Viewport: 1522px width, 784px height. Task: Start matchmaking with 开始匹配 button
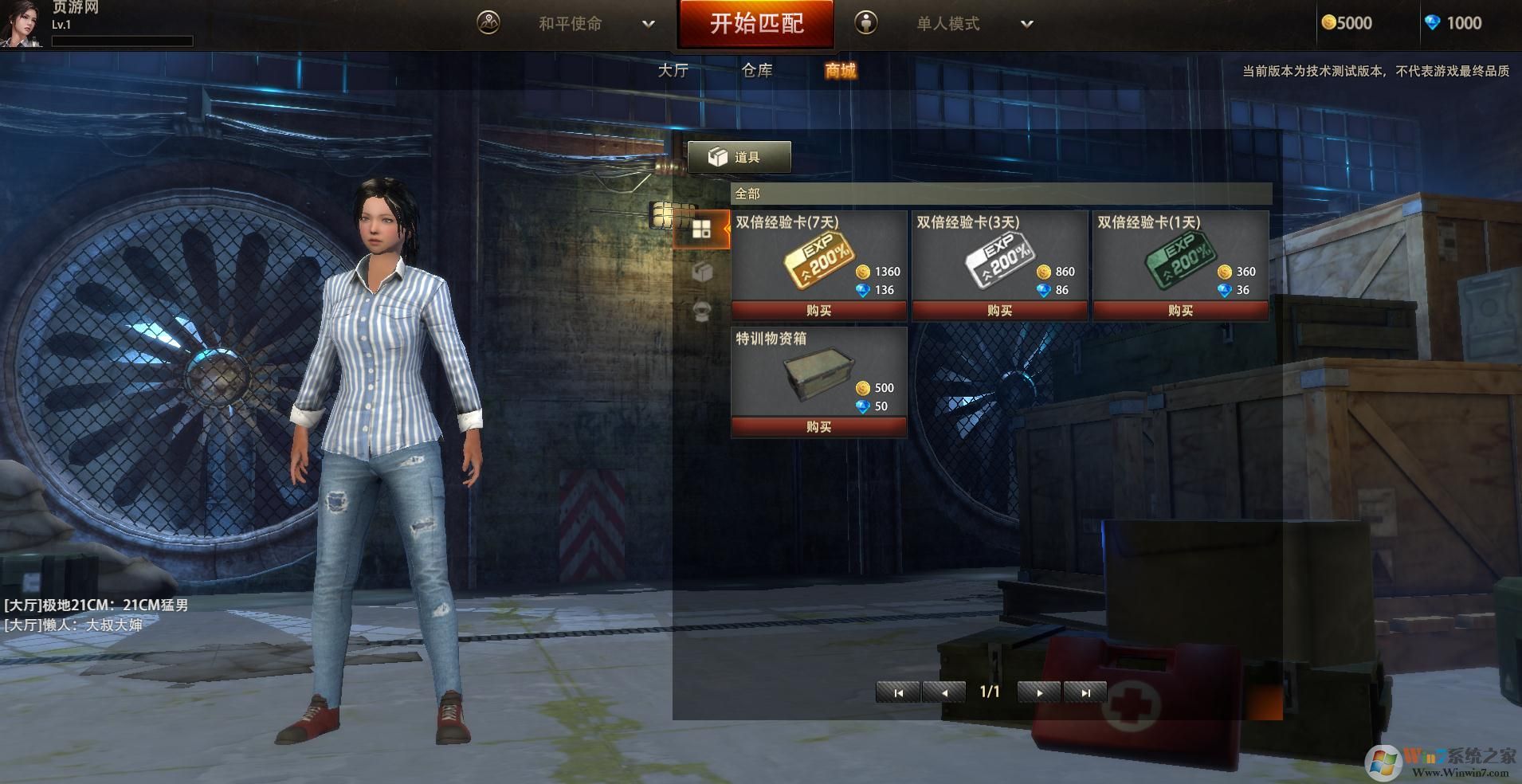tap(755, 24)
